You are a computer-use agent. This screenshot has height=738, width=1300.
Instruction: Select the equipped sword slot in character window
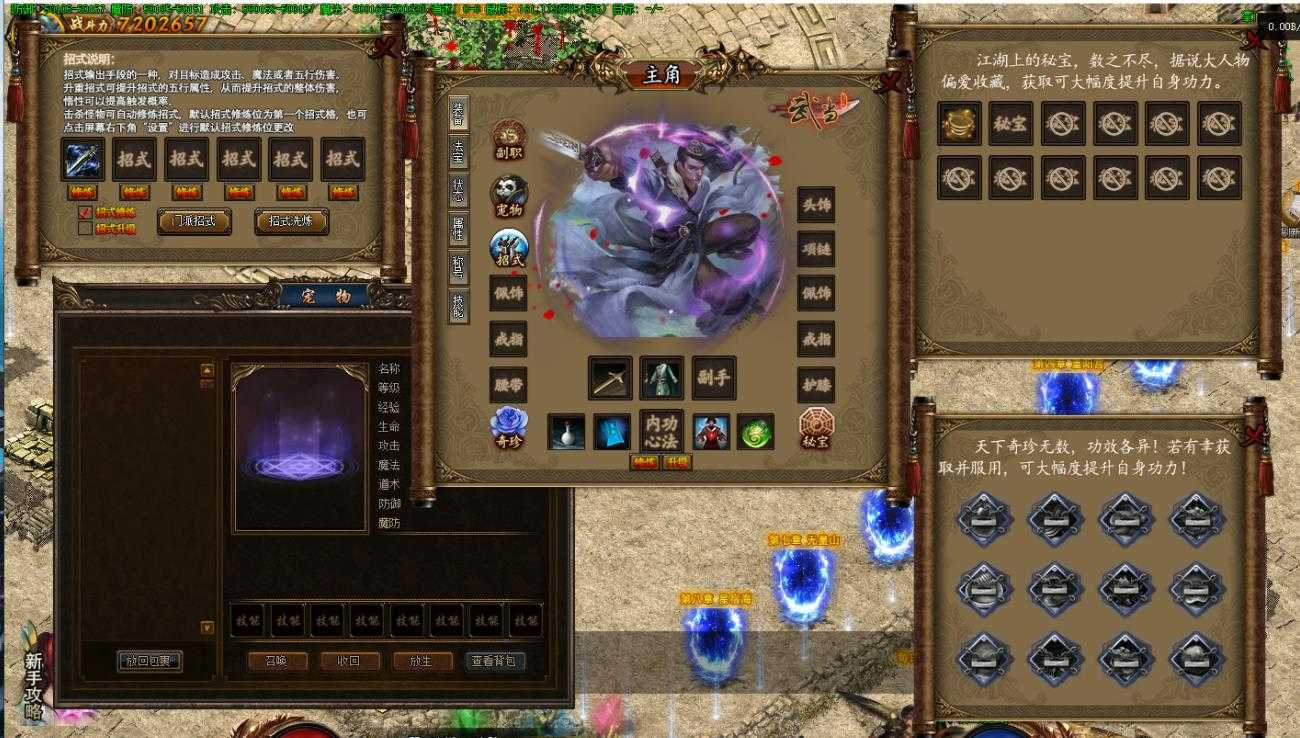tap(608, 379)
